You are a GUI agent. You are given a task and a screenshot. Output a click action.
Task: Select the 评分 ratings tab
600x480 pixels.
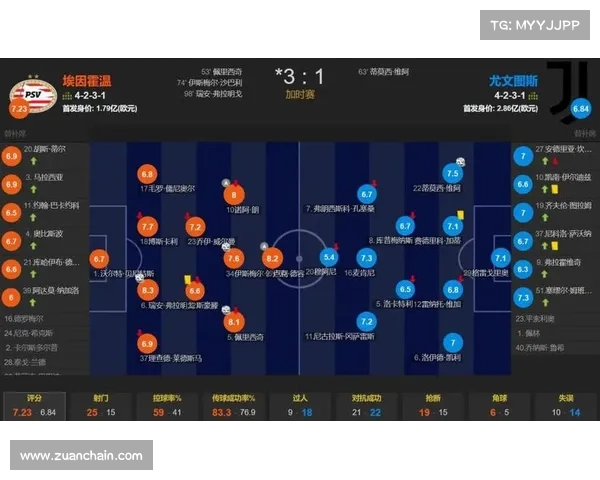[x=33, y=405]
